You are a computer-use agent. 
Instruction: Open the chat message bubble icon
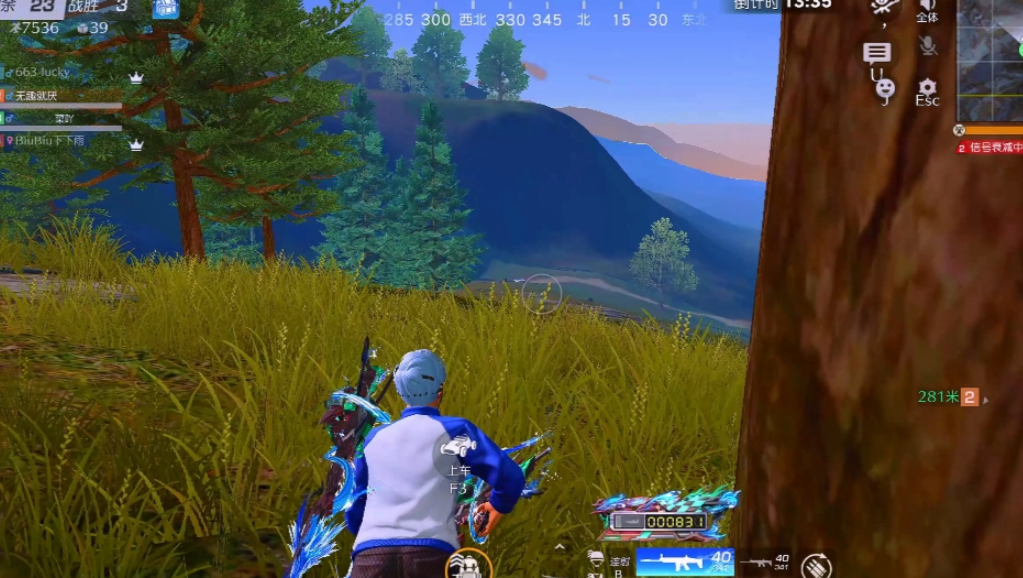(x=877, y=53)
